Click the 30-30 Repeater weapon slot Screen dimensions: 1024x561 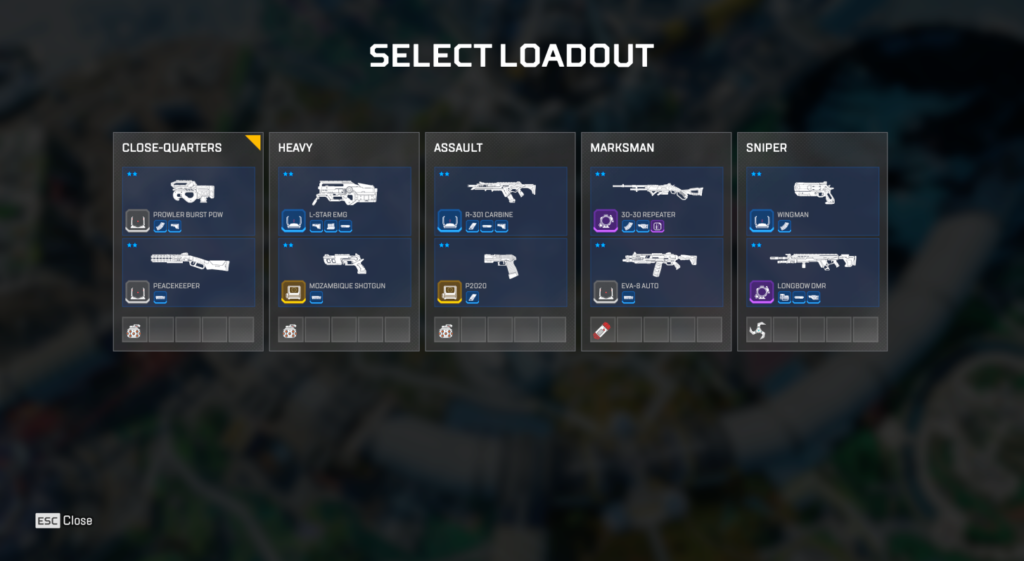pyautogui.click(x=656, y=202)
